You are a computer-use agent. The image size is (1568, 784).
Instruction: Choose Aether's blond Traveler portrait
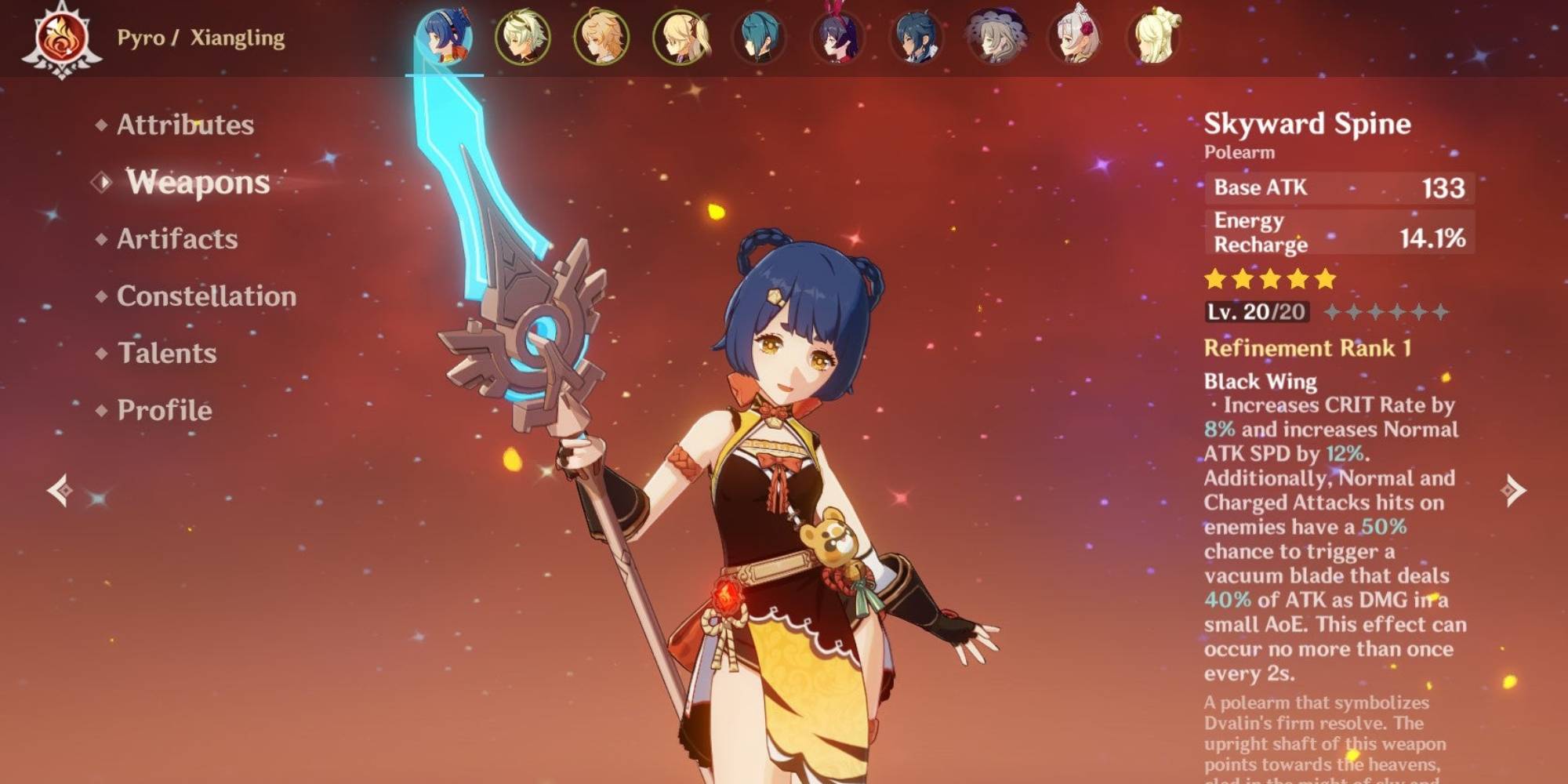point(601,37)
